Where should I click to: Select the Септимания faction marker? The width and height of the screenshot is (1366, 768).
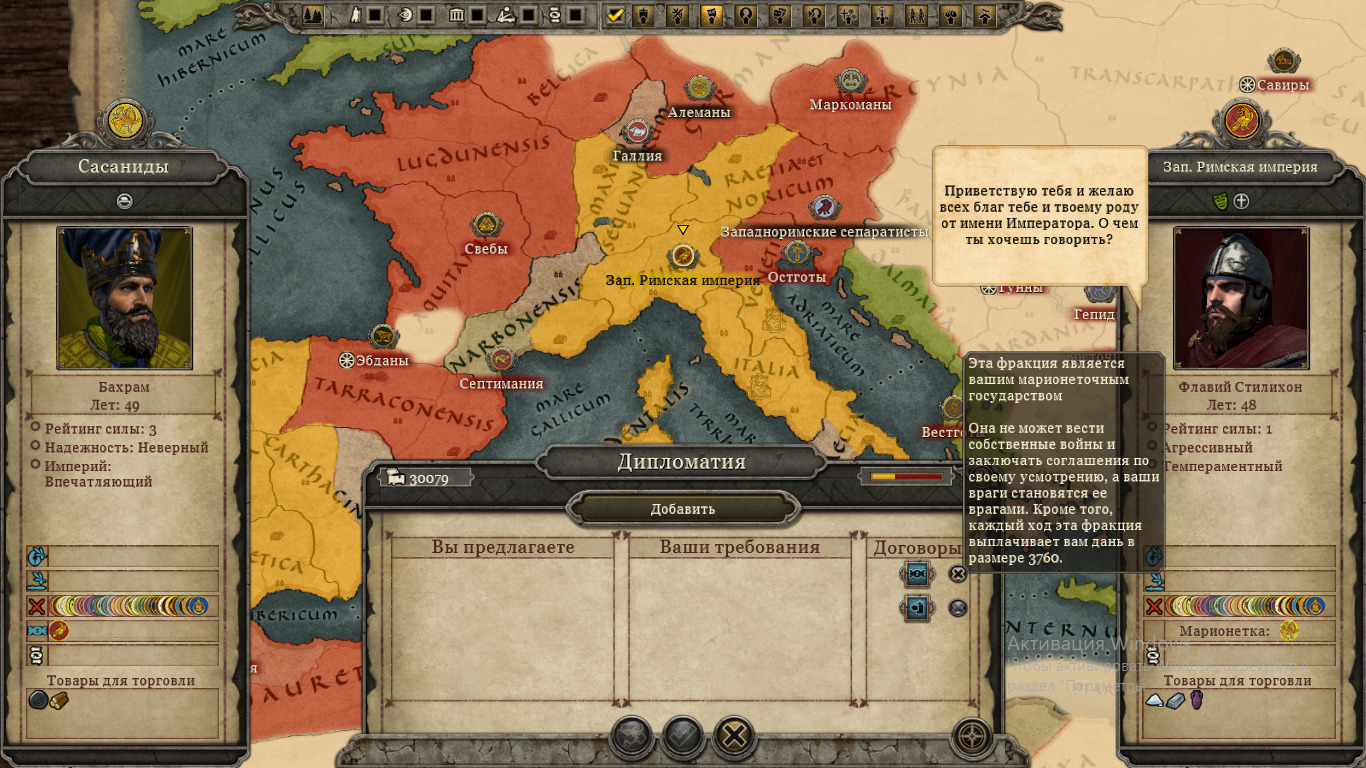501,360
